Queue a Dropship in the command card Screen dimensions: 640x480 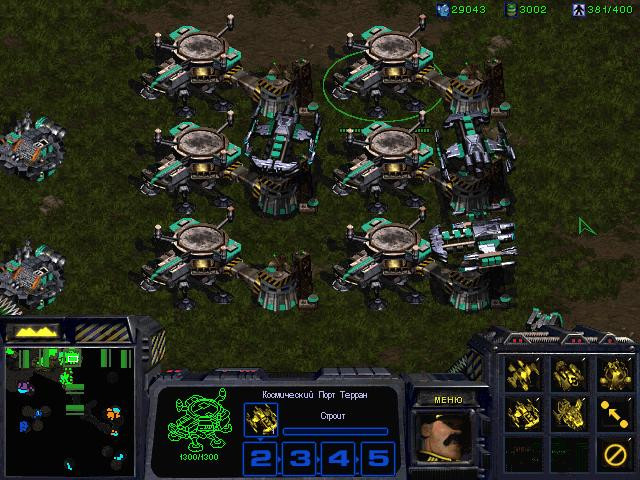569,373
